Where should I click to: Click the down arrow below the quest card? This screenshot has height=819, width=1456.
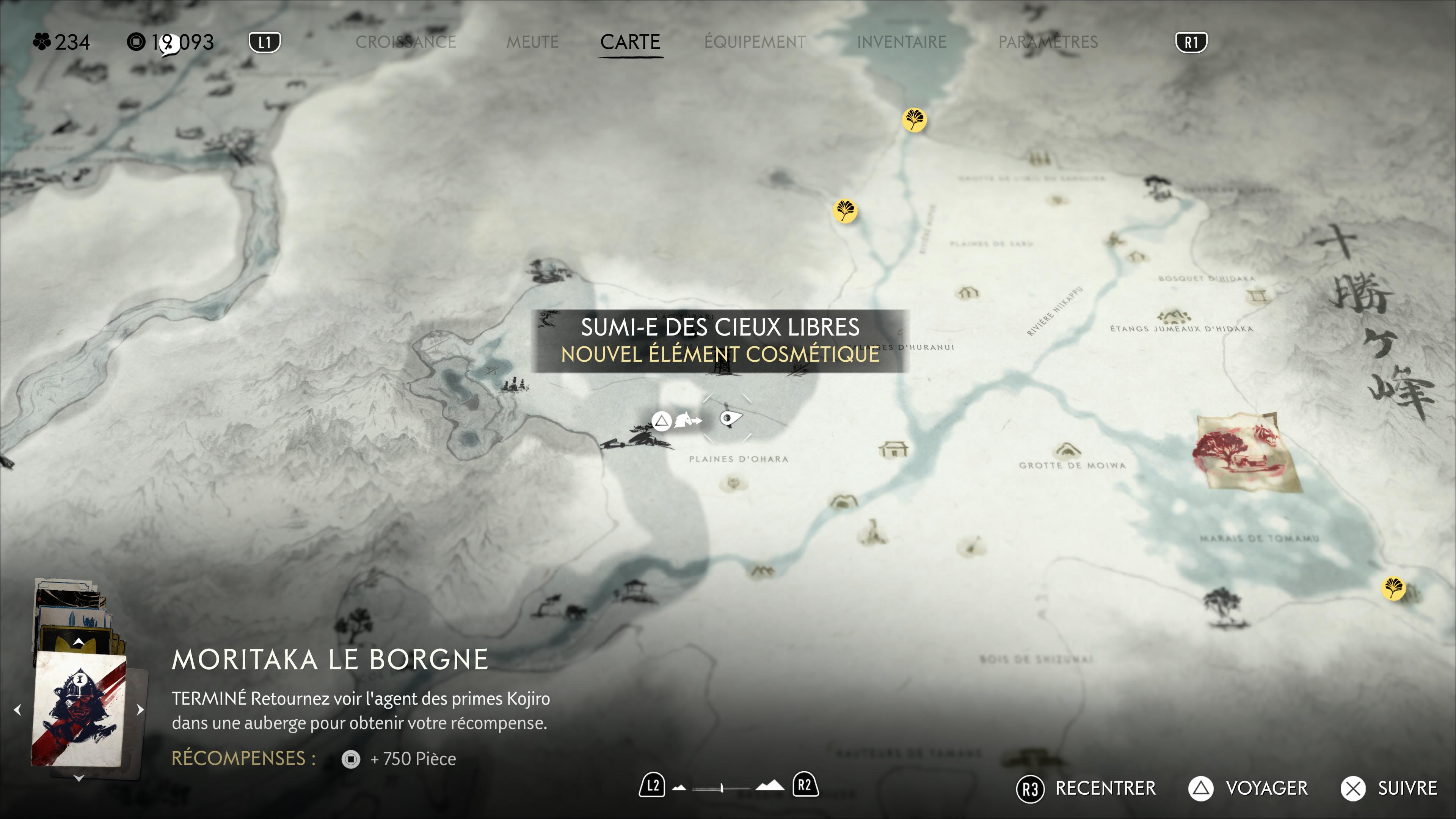click(78, 778)
